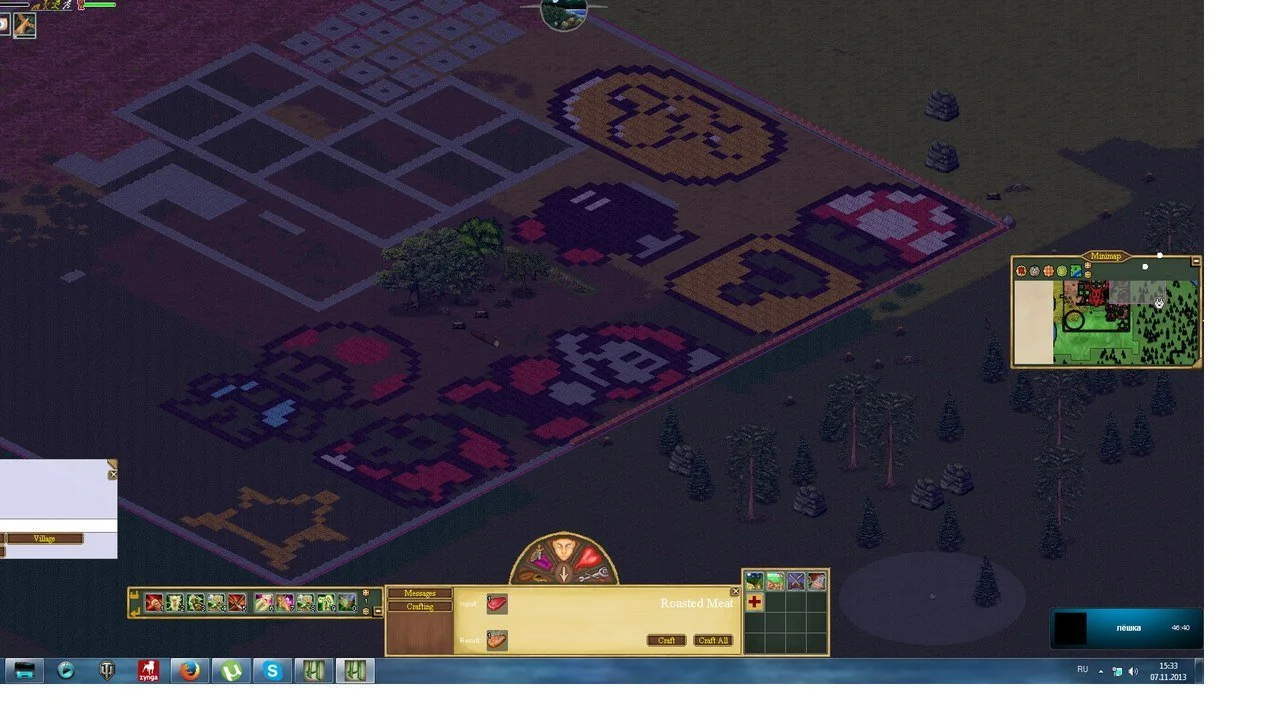Expand hidden icons in the system tray

pyautogui.click(x=1098, y=670)
